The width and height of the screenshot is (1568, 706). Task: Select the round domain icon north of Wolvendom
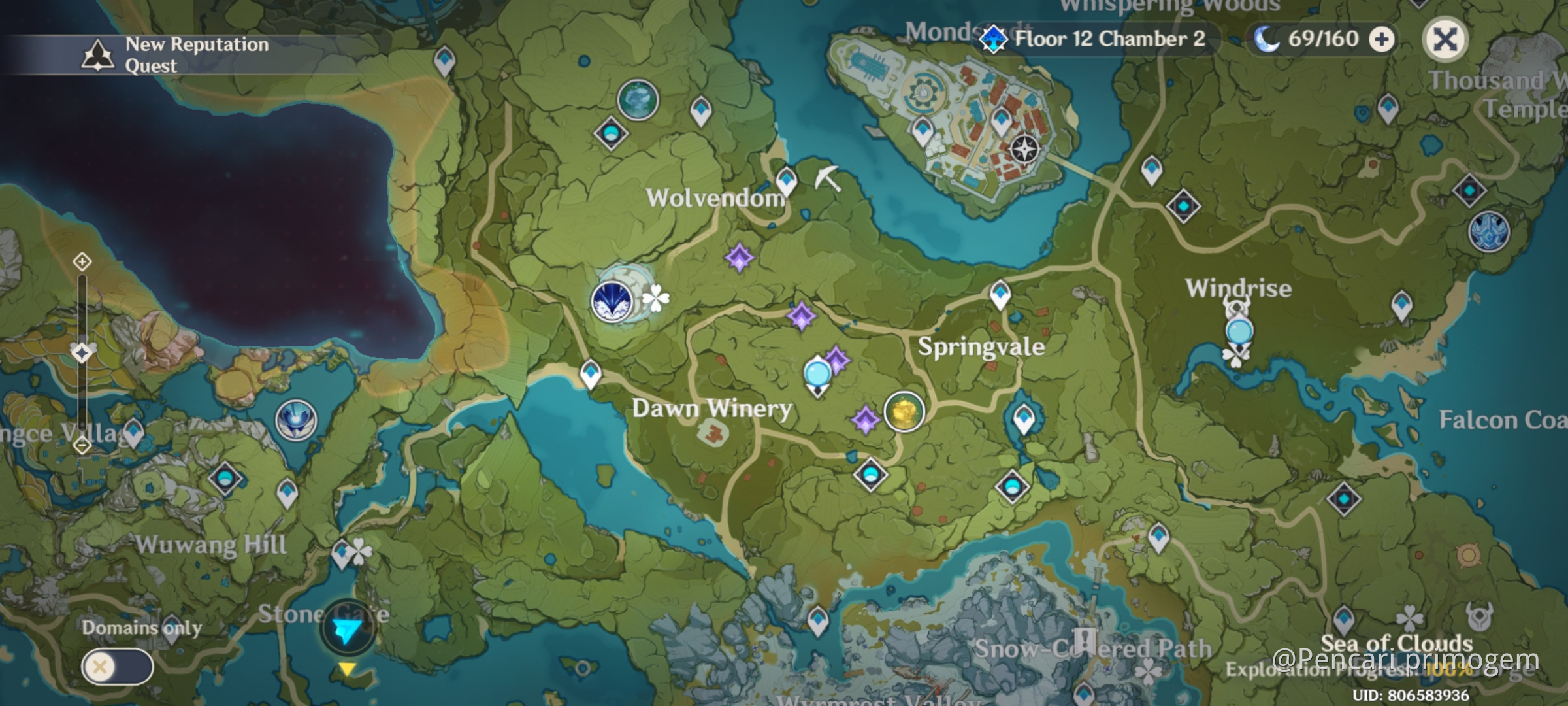coord(638,100)
